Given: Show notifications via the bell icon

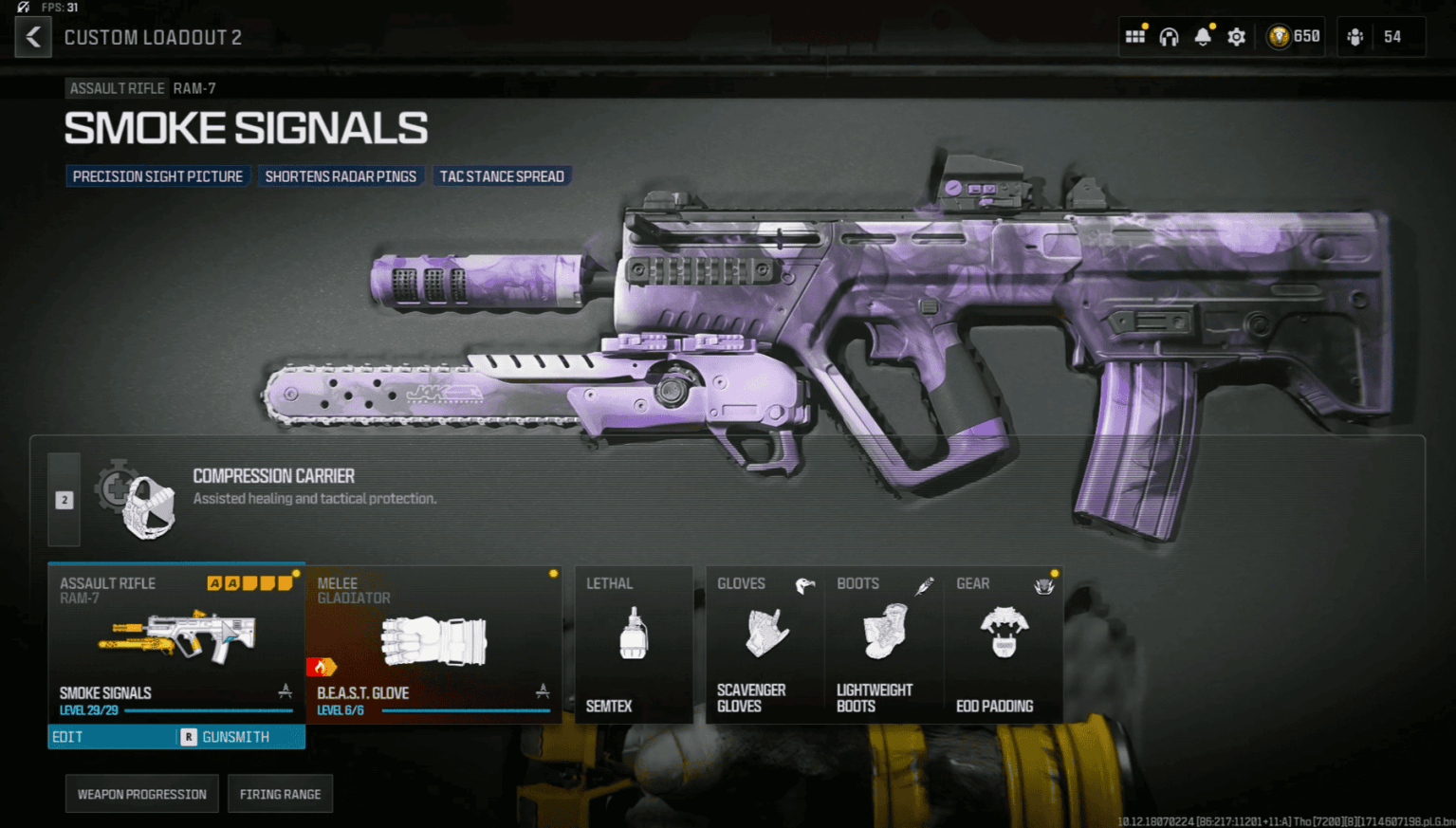Looking at the screenshot, I should (1203, 37).
